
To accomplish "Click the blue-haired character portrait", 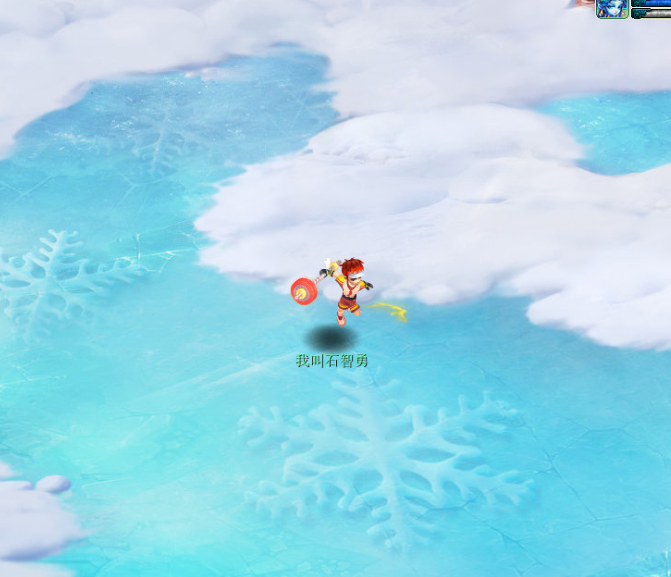I will [611, 8].
